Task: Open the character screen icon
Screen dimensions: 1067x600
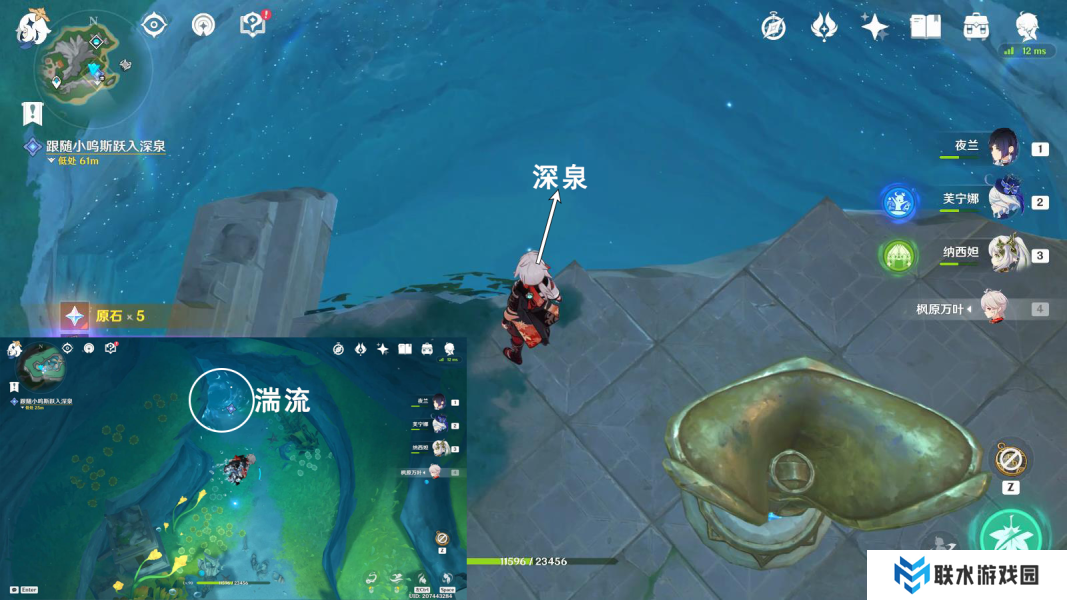Action: click(1027, 27)
